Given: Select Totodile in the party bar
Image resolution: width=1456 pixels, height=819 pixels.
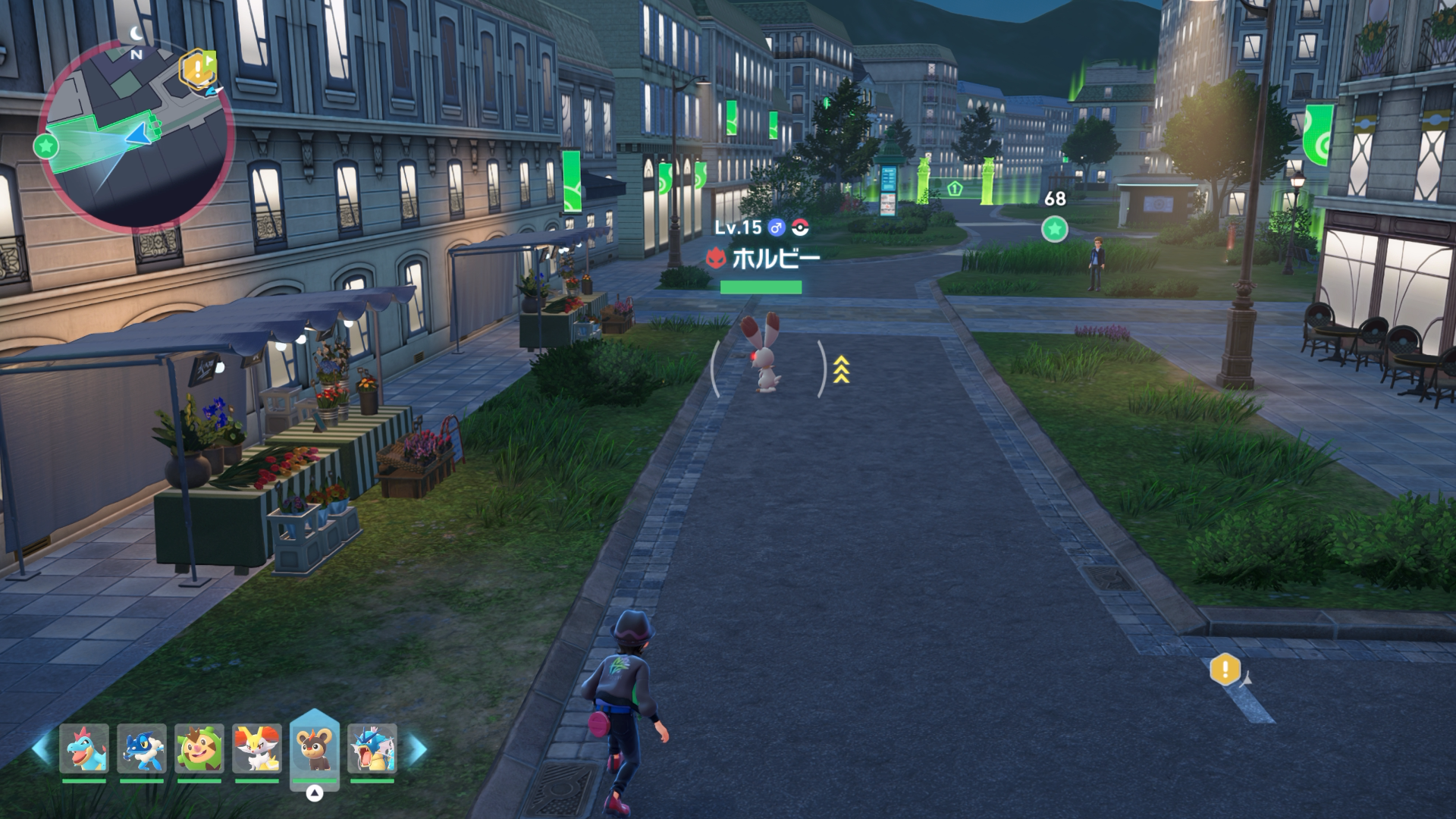Looking at the screenshot, I should (x=84, y=748).
